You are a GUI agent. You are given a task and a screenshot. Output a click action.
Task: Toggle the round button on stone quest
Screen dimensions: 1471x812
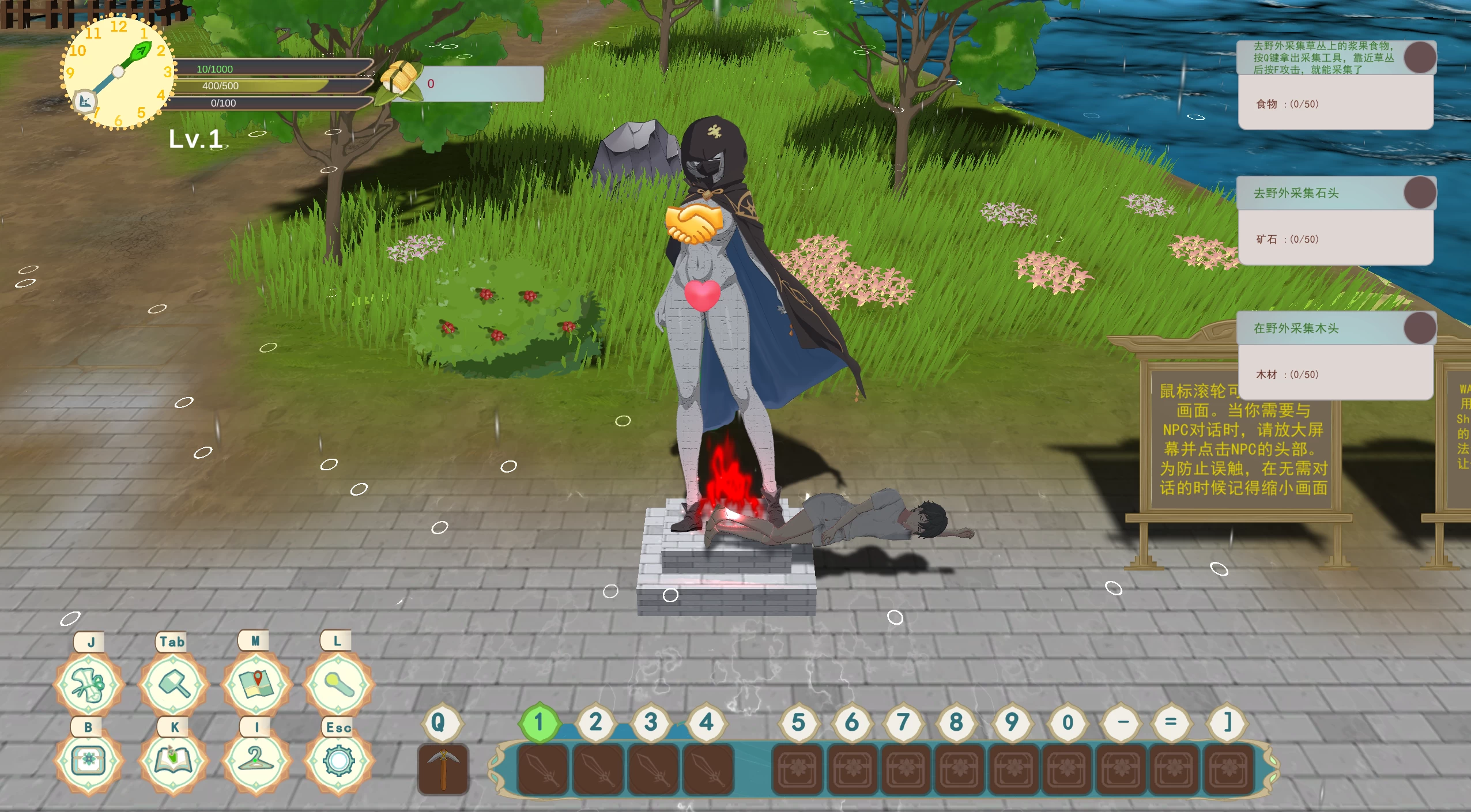click(x=1420, y=192)
